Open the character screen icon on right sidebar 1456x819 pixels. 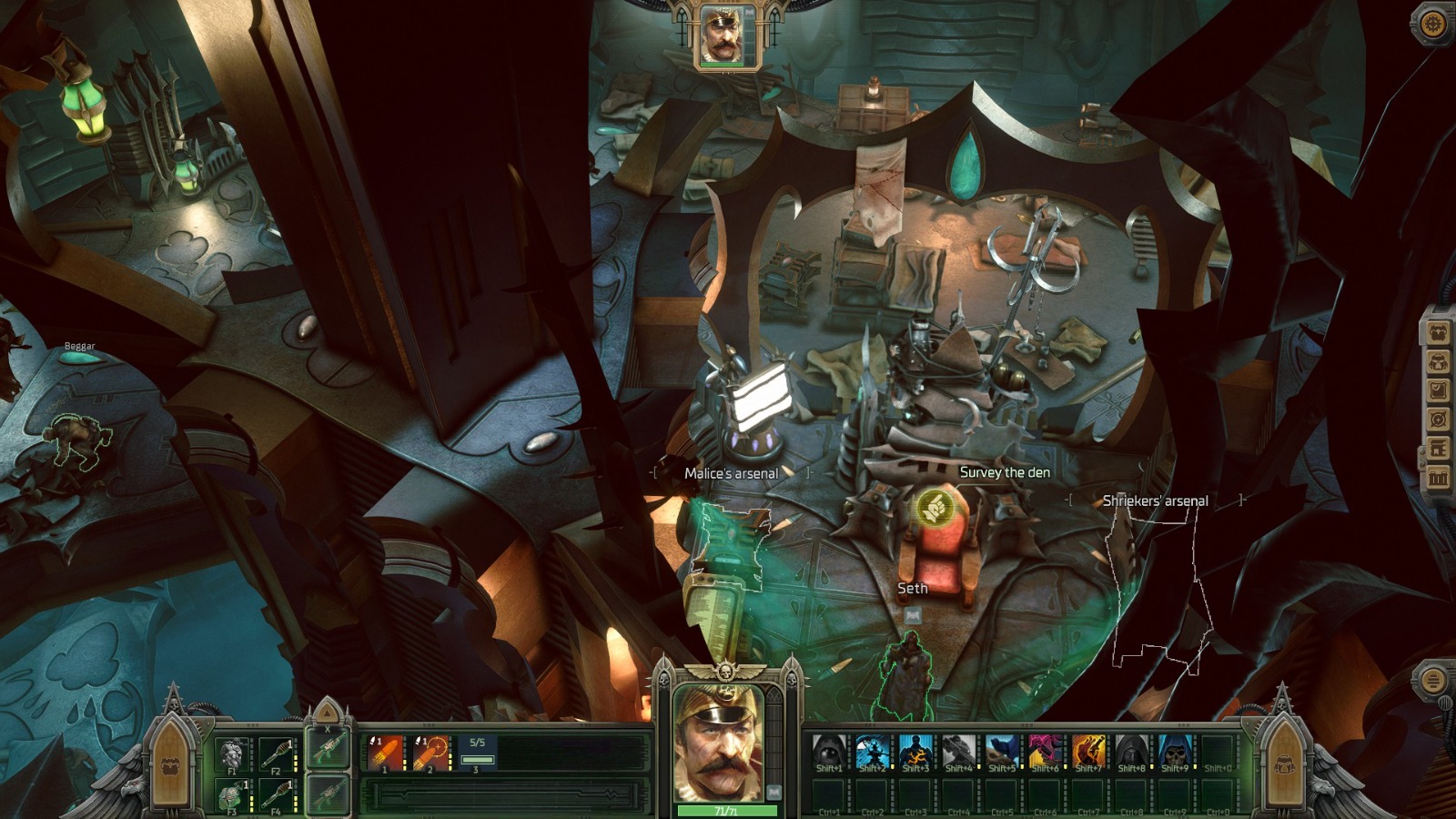(x=1439, y=331)
